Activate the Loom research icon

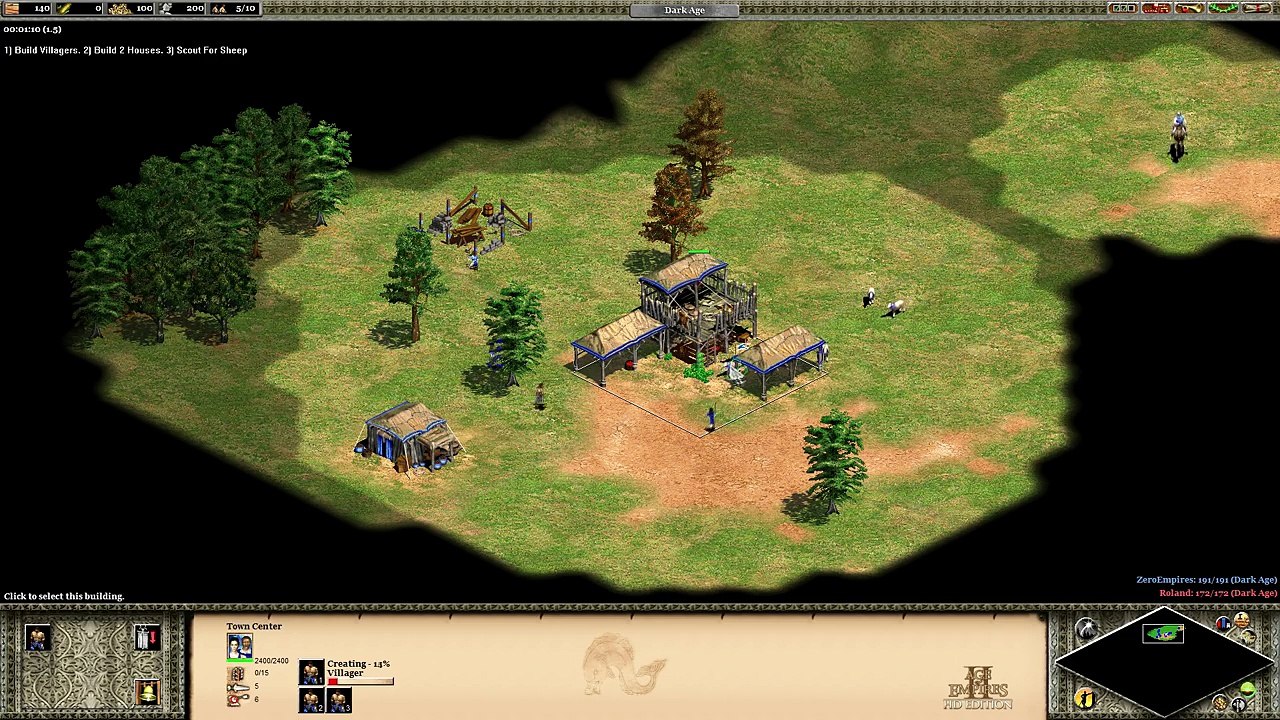coord(146,638)
